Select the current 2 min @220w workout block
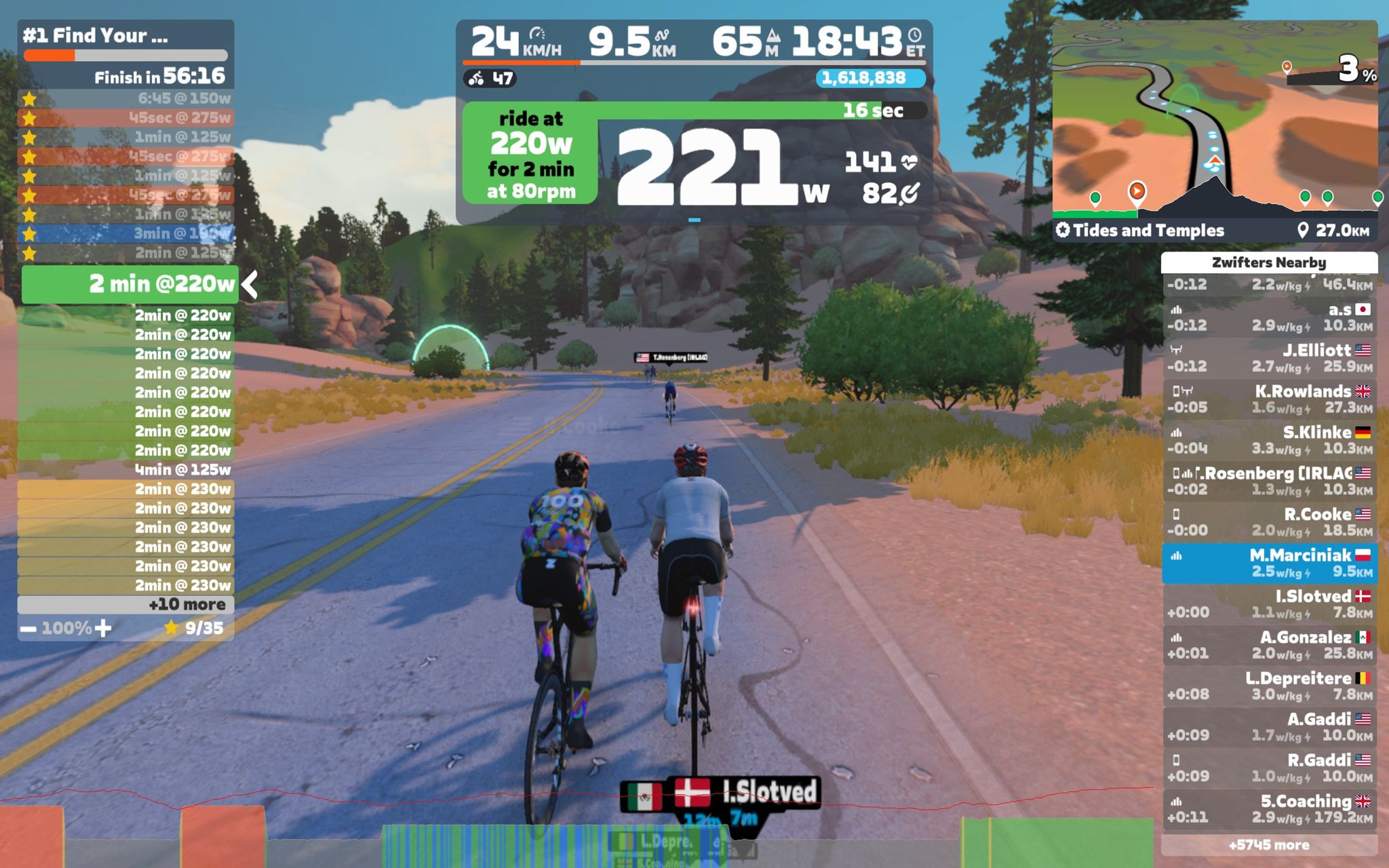 click(x=129, y=284)
